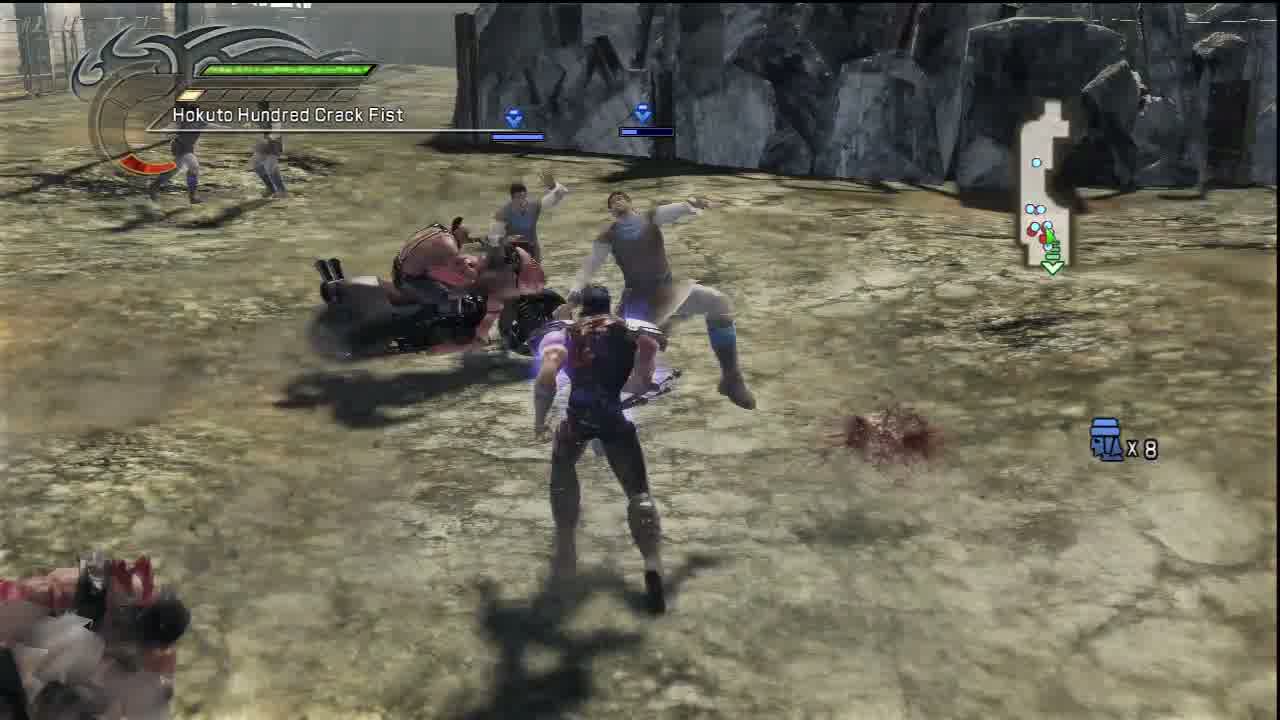The image size is (1280, 720).
Task: Click the blue item counter icon
Action: tap(1106, 440)
